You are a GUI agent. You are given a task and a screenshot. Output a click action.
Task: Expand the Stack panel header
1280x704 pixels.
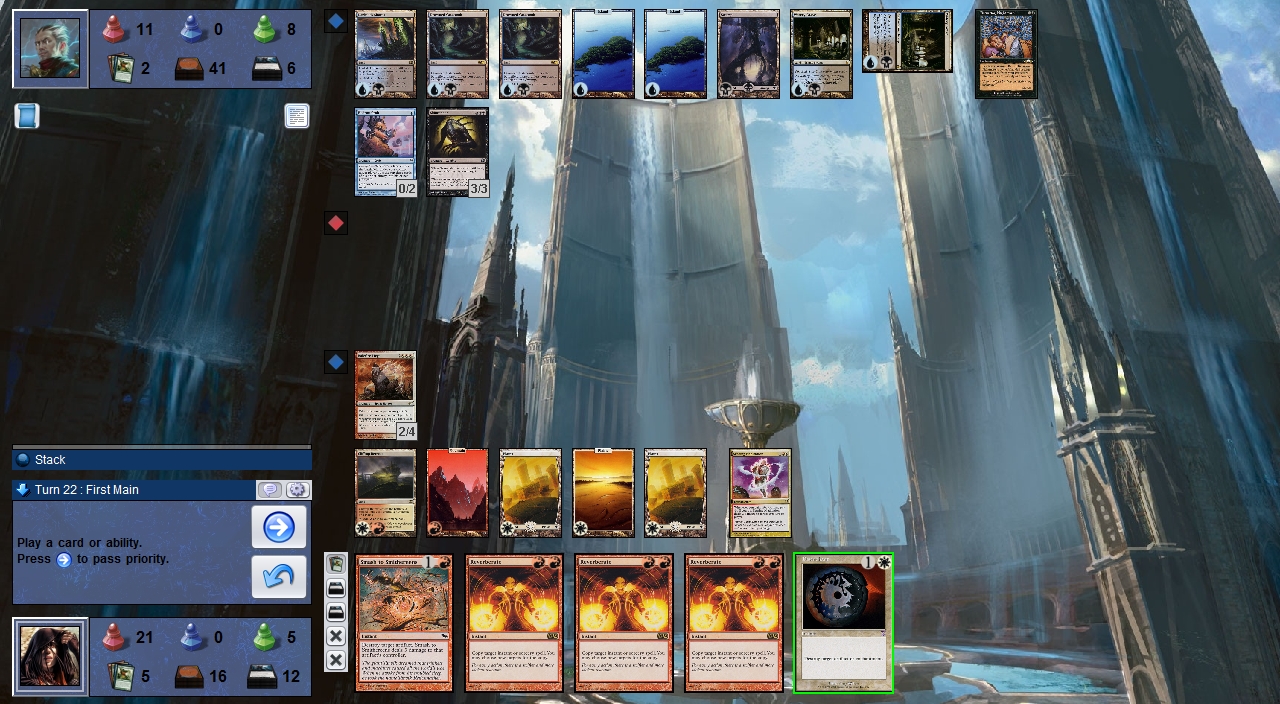tap(161, 460)
